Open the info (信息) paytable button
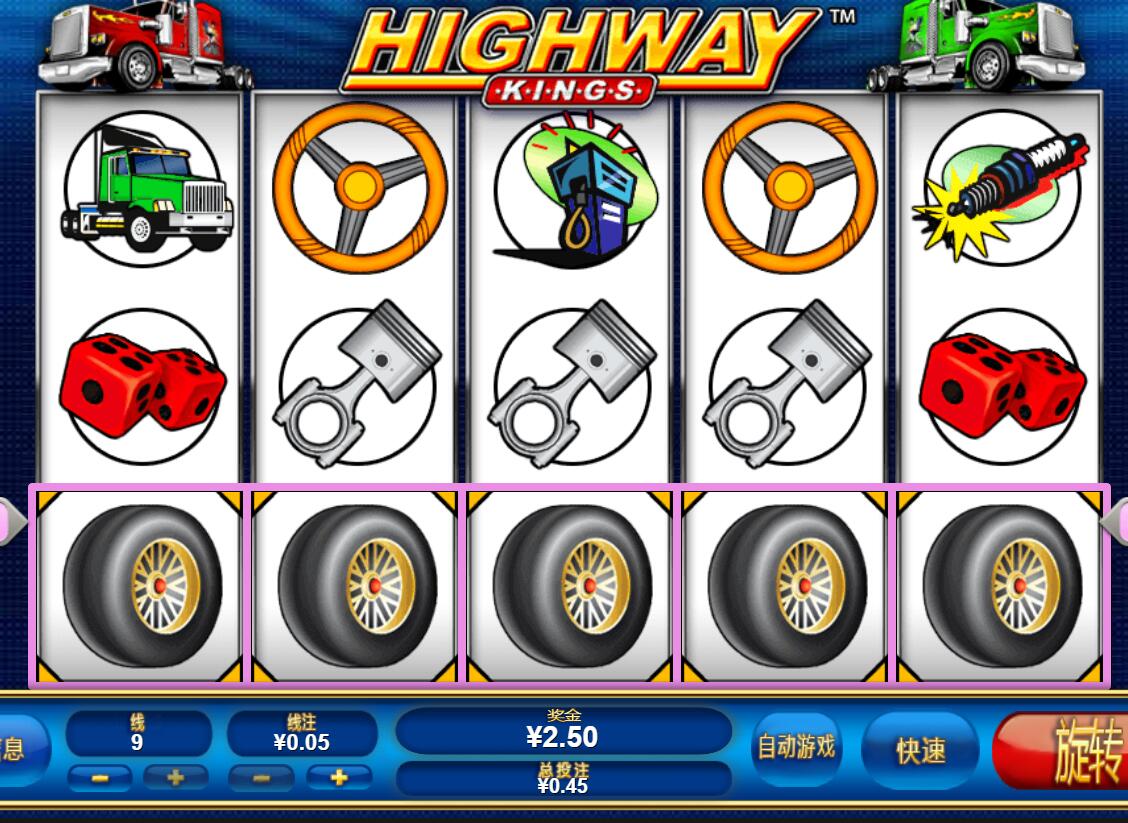 pos(18,750)
